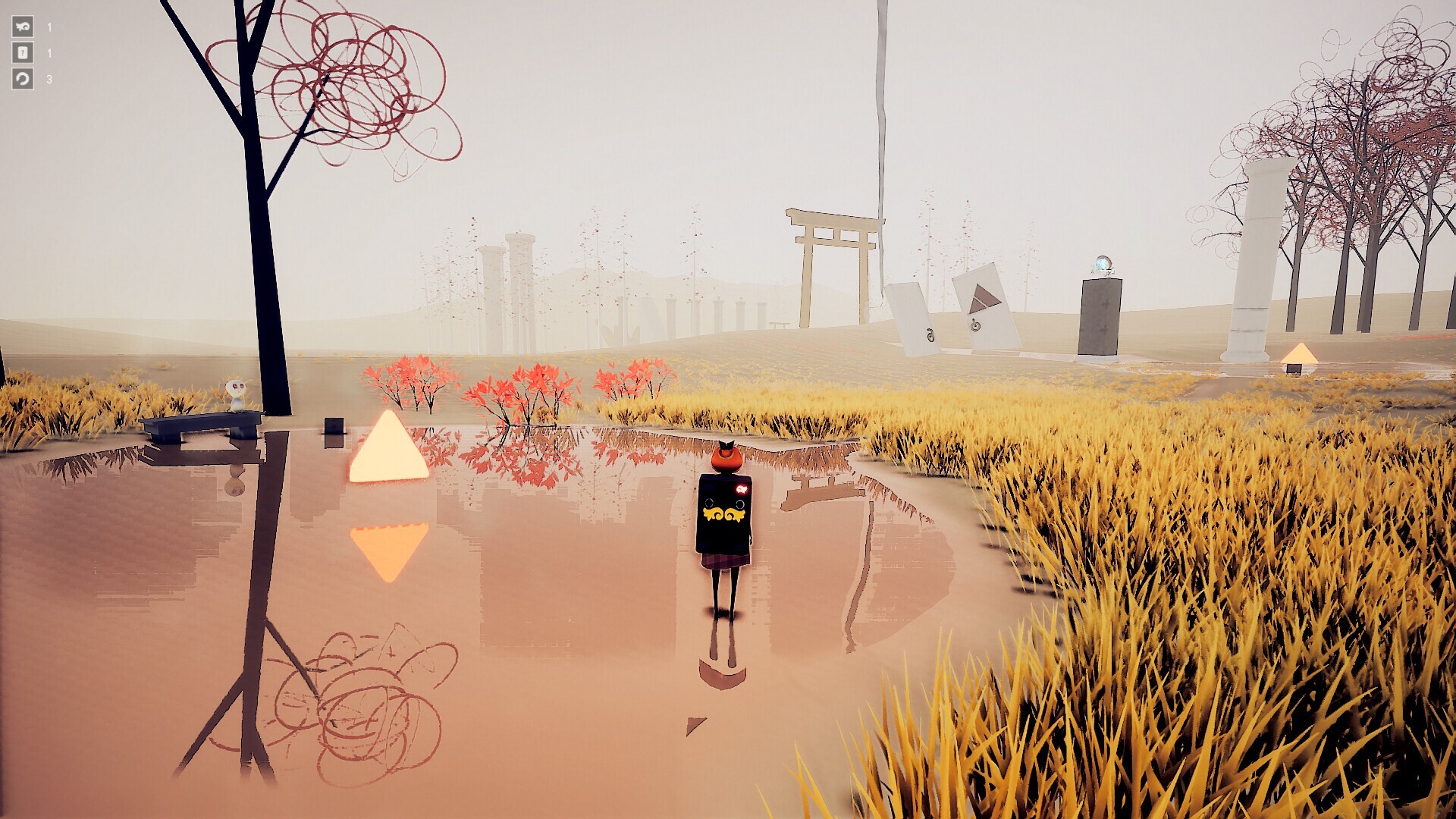The height and width of the screenshot is (819, 1456).
Task: Click the undo/rewind icon showing 3 charges
Action: click(22, 77)
